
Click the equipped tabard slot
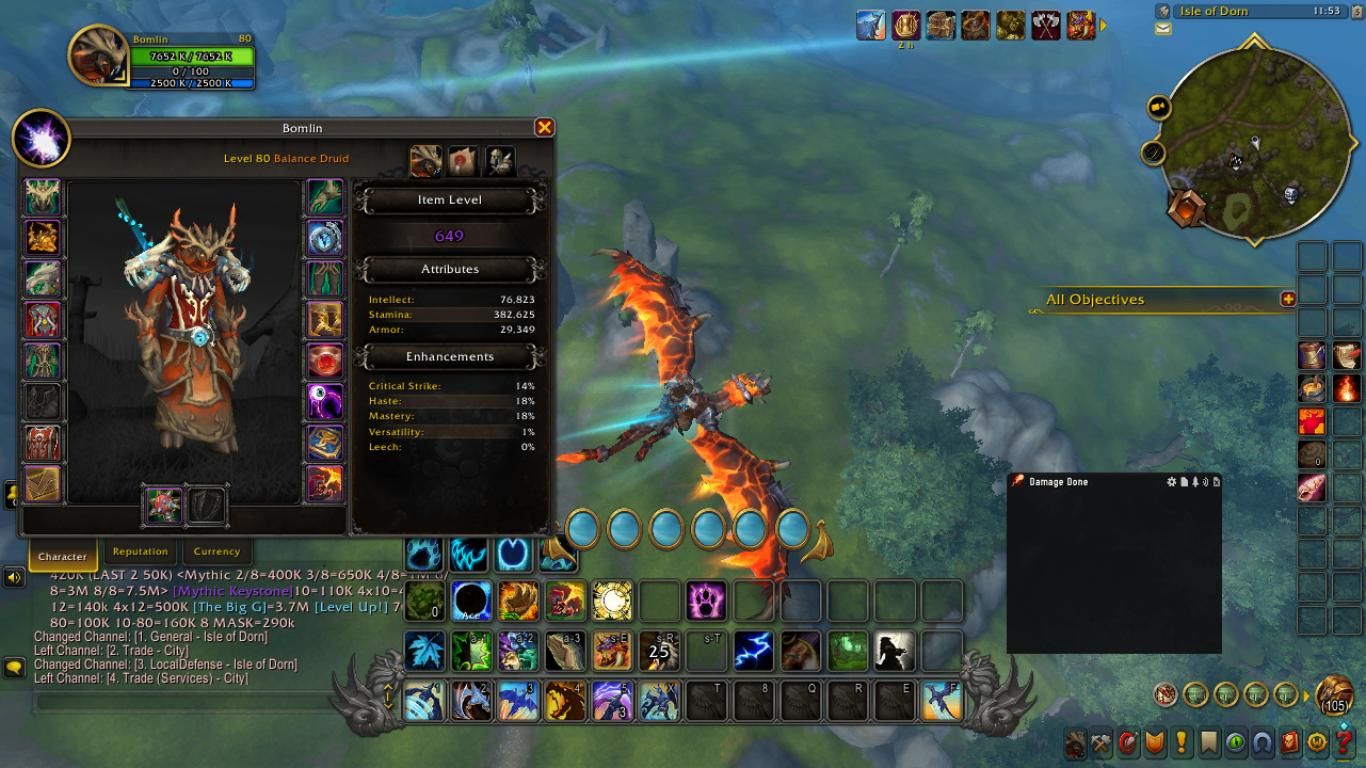coord(42,443)
